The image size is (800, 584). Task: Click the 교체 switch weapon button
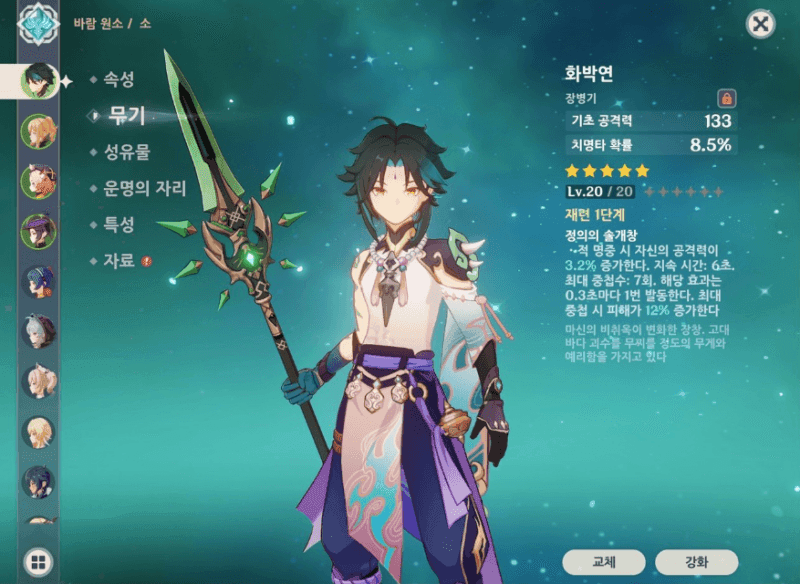click(x=603, y=562)
